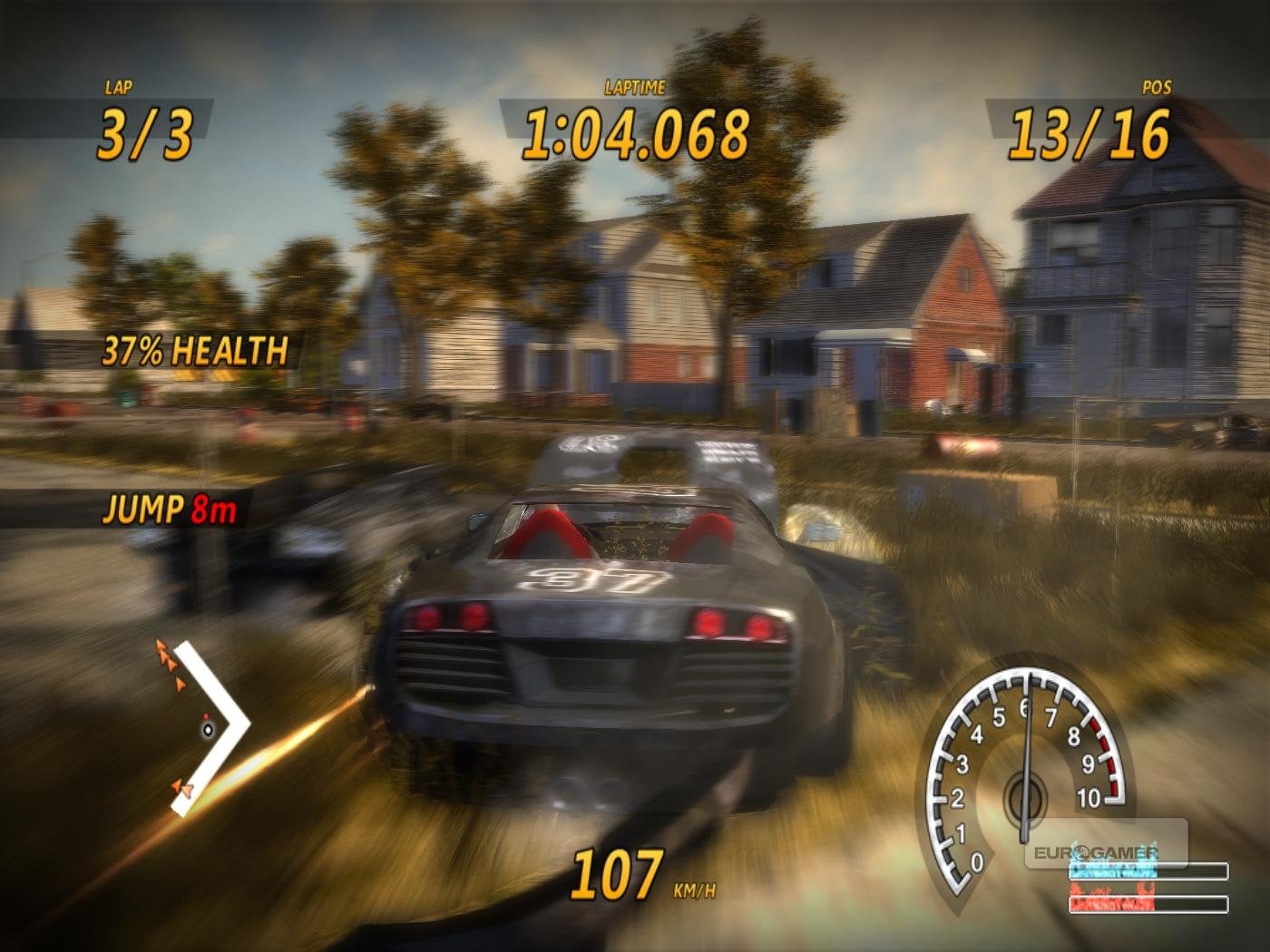
Task: Expand the LAPTIME header label
Action: [633, 88]
